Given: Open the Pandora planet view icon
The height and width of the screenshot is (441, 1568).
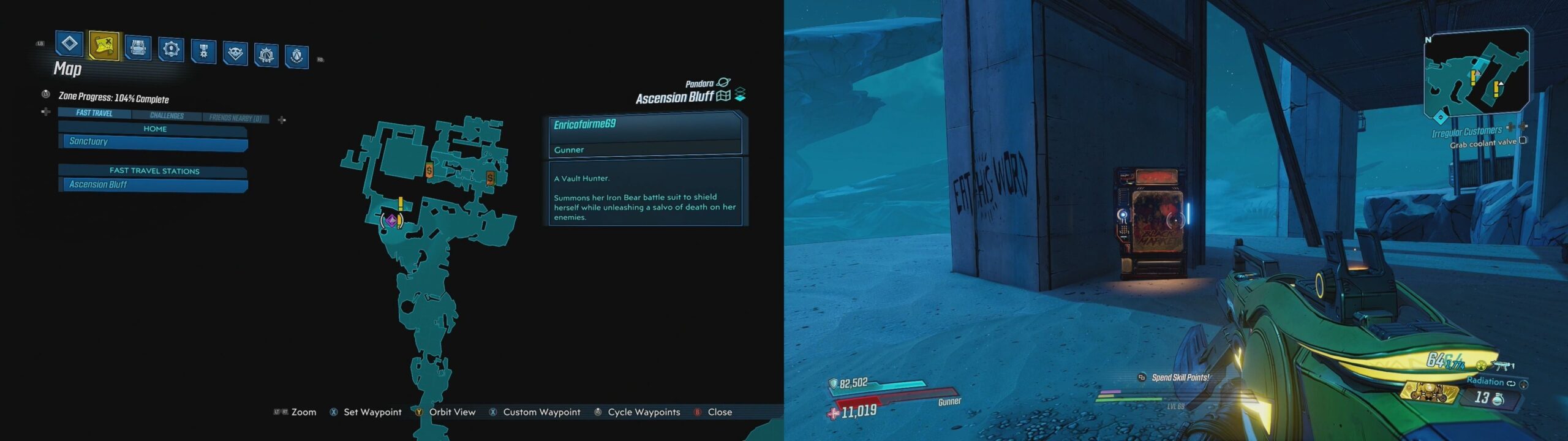Looking at the screenshot, I should [x=723, y=83].
